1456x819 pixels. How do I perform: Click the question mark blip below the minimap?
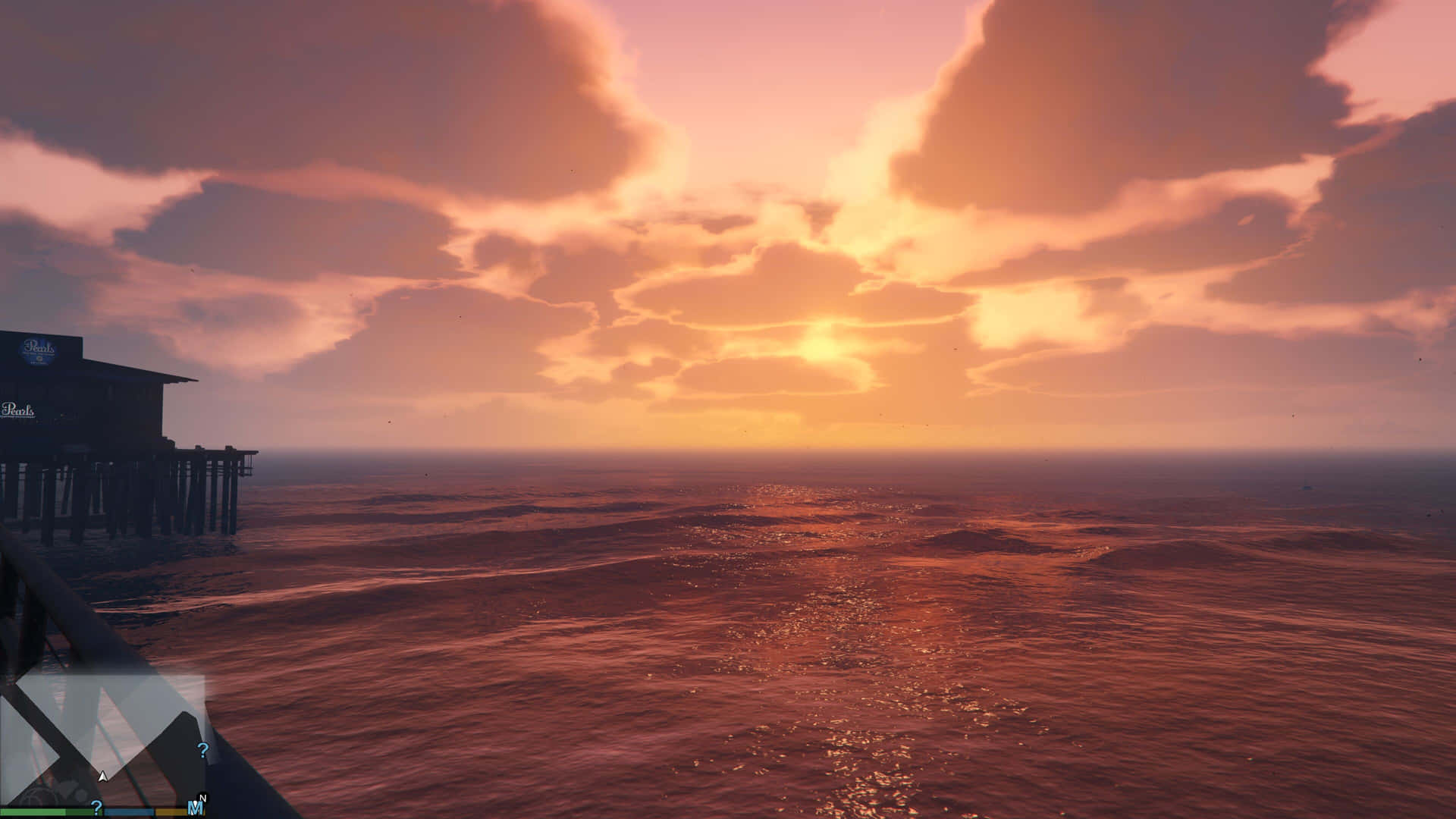[97, 806]
